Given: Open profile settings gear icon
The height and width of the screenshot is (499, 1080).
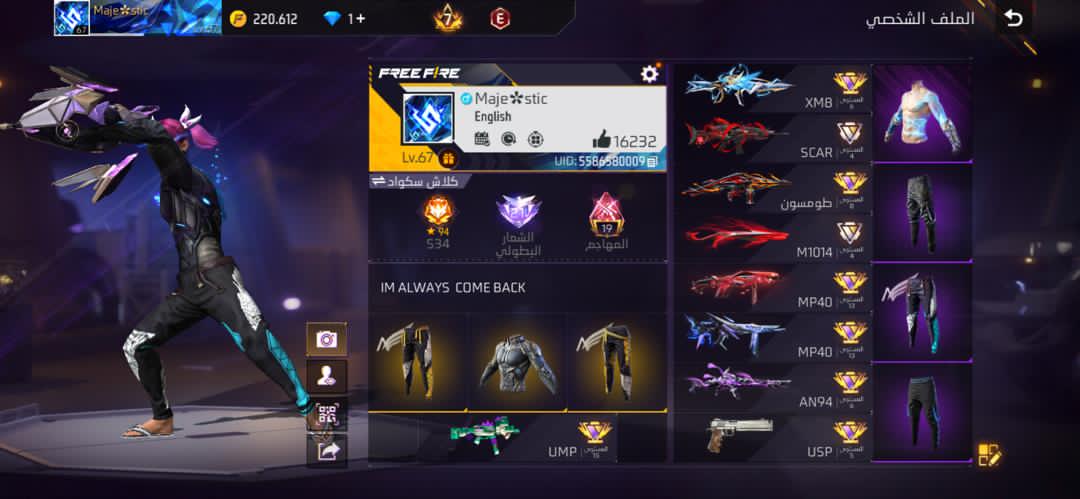Looking at the screenshot, I should (649, 73).
